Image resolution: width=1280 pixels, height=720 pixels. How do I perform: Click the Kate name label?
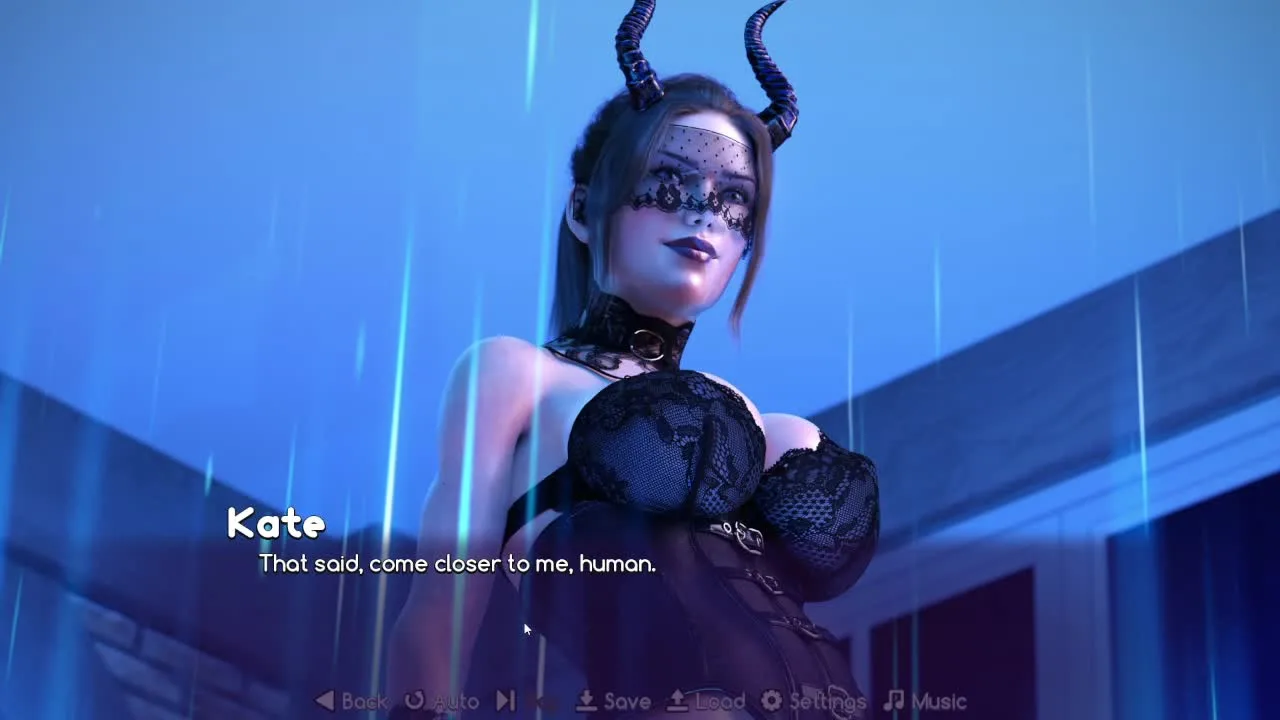[x=277, y=523]
